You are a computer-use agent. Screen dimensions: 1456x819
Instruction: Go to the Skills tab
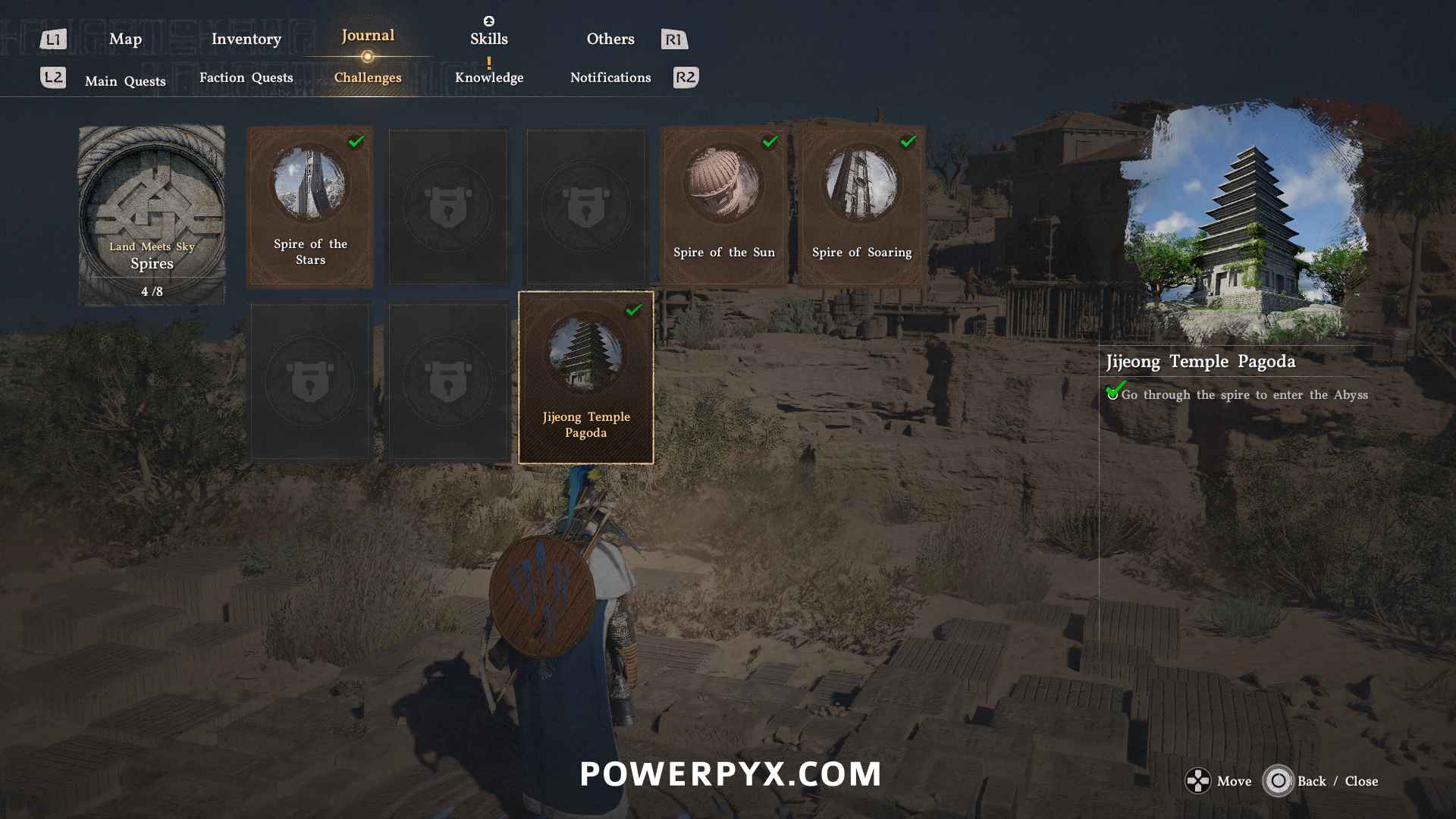[x=488, y=39]
